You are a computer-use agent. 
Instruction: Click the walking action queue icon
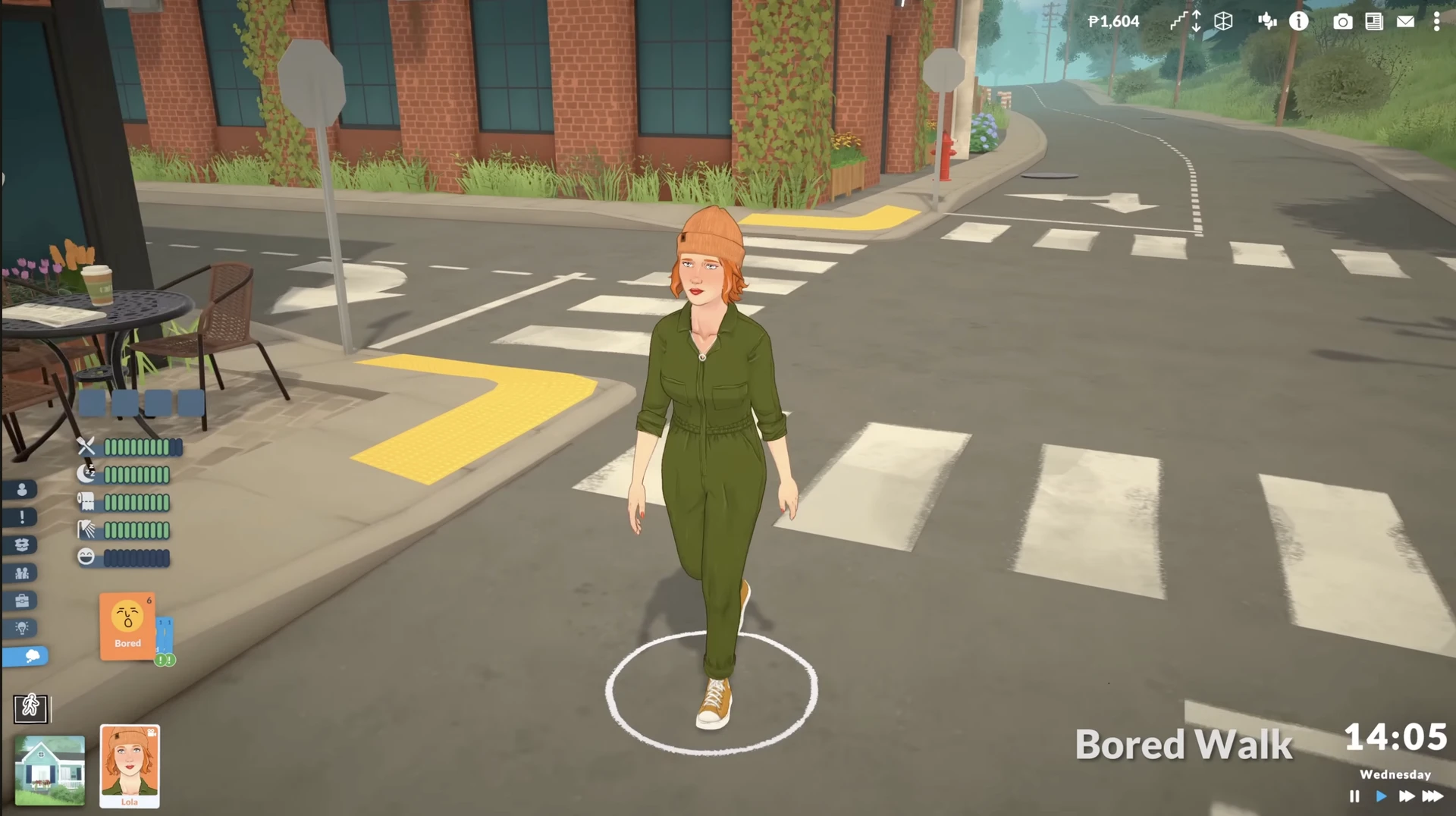[31, 708]
